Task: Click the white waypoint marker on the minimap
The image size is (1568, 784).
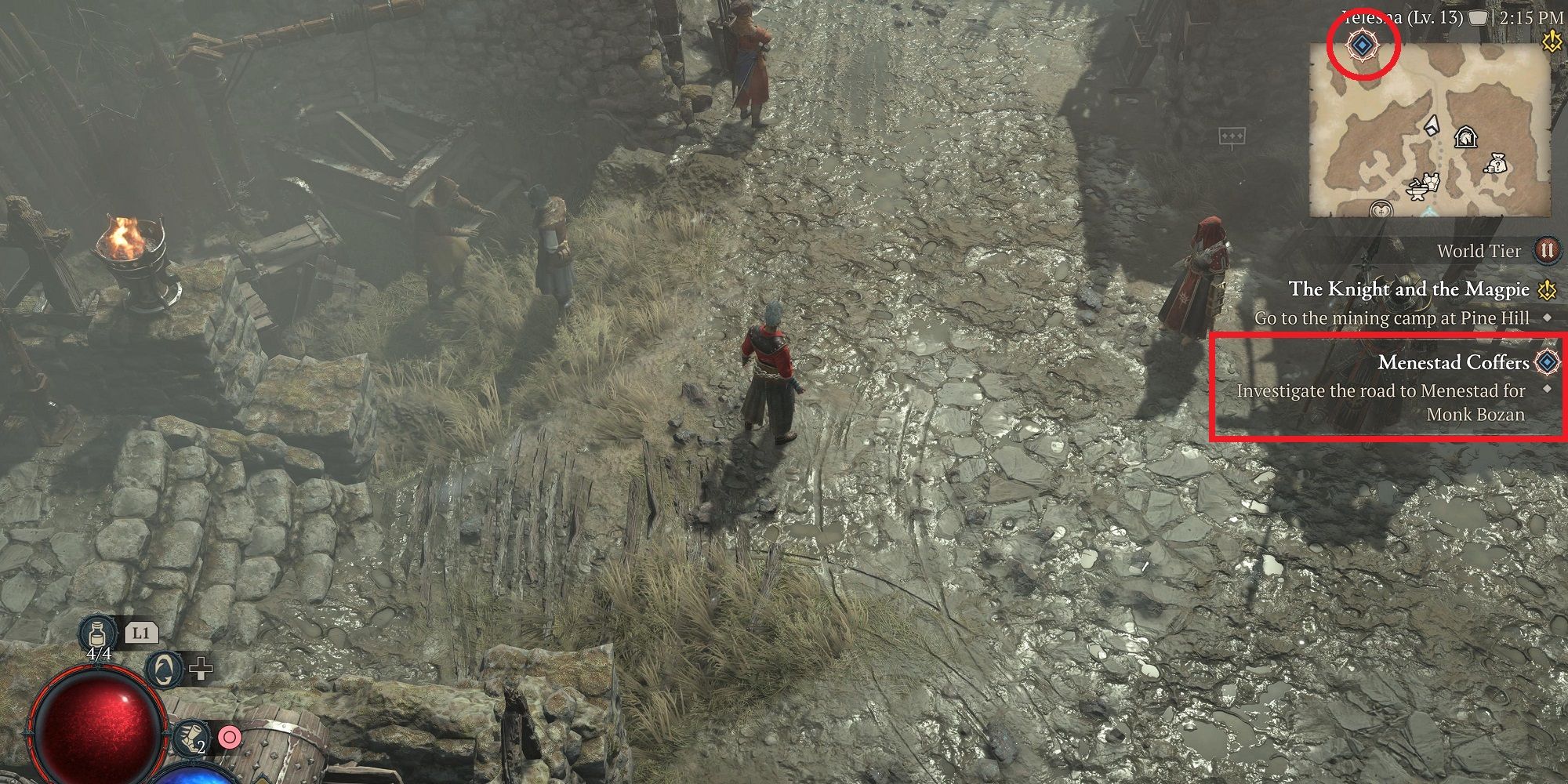Action: [1432, 127]
